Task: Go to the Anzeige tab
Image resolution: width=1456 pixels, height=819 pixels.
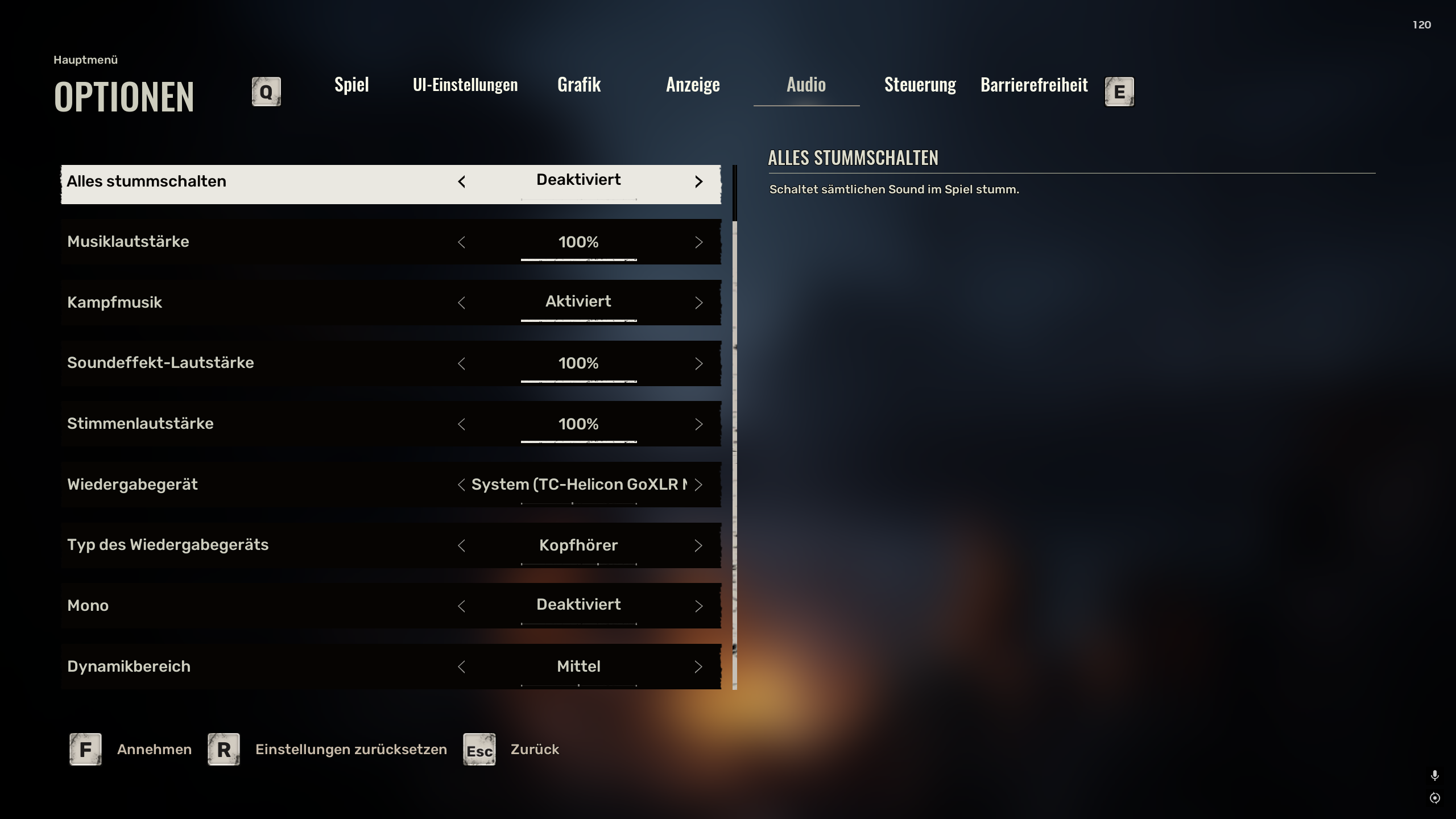Action: click(x=693, y=85)
